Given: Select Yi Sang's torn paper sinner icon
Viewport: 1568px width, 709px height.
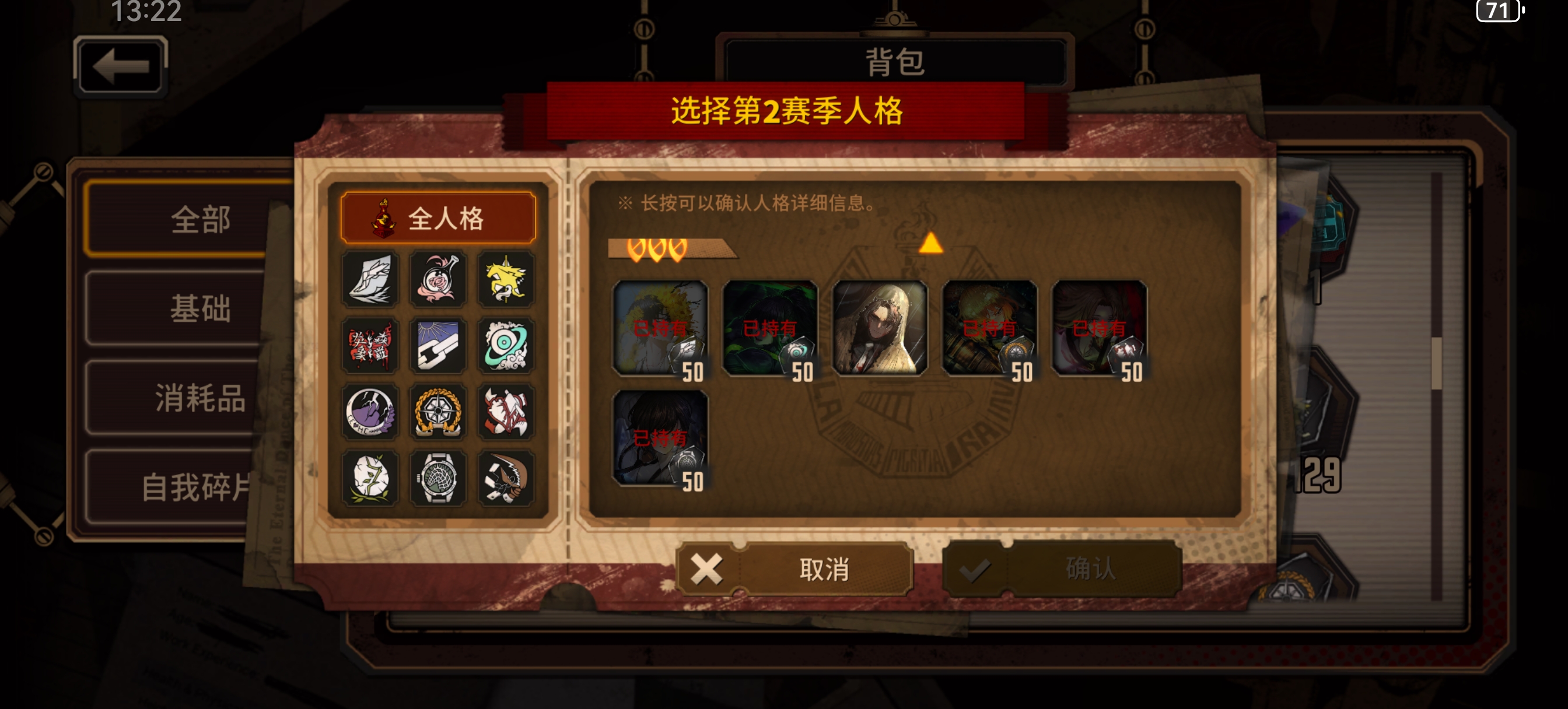Looking at the screenshot, I should pos(373,278).
